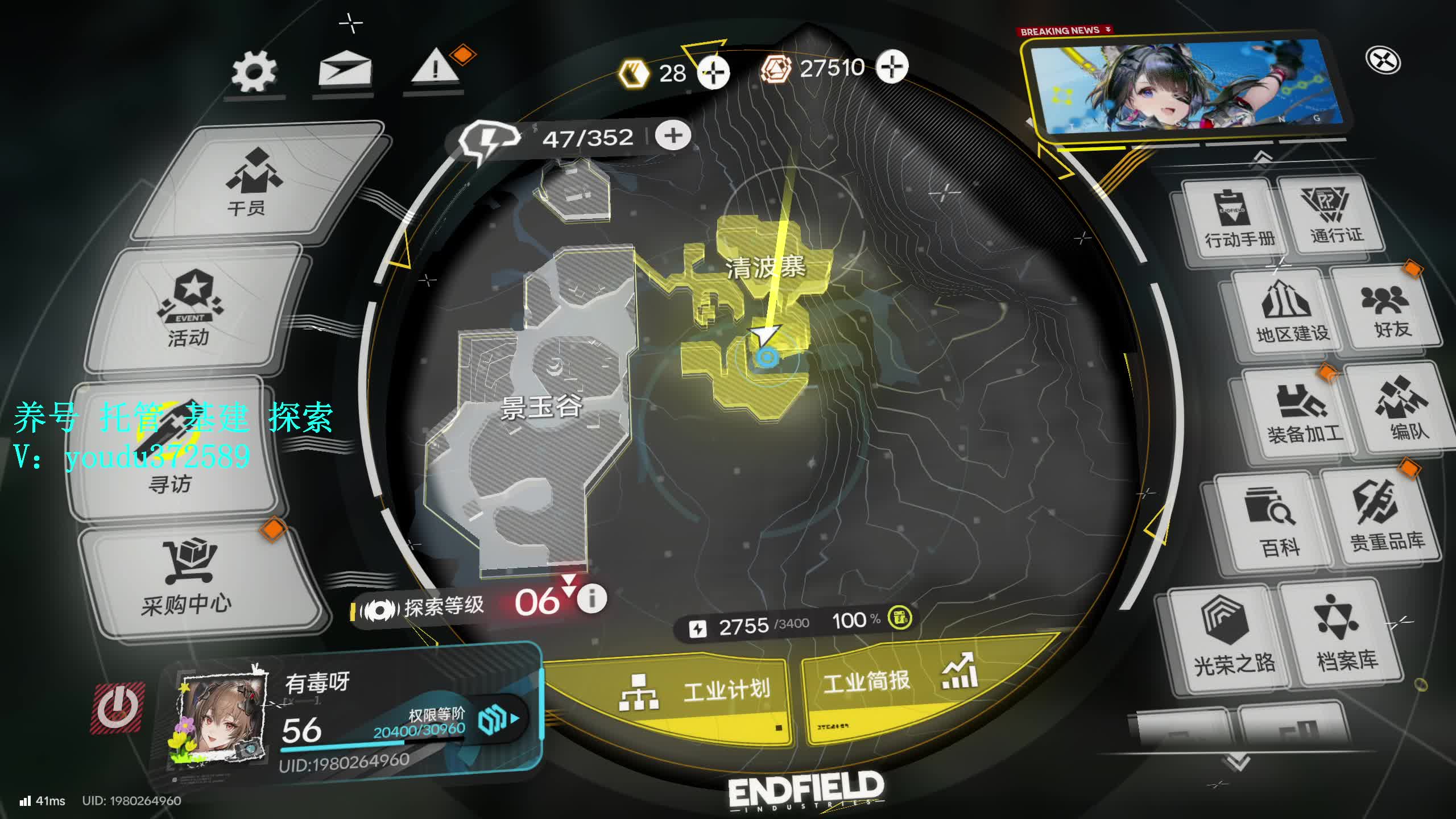The image size is (1456, 819).
Task: Open the mail envelope icon
Action: 345,71
